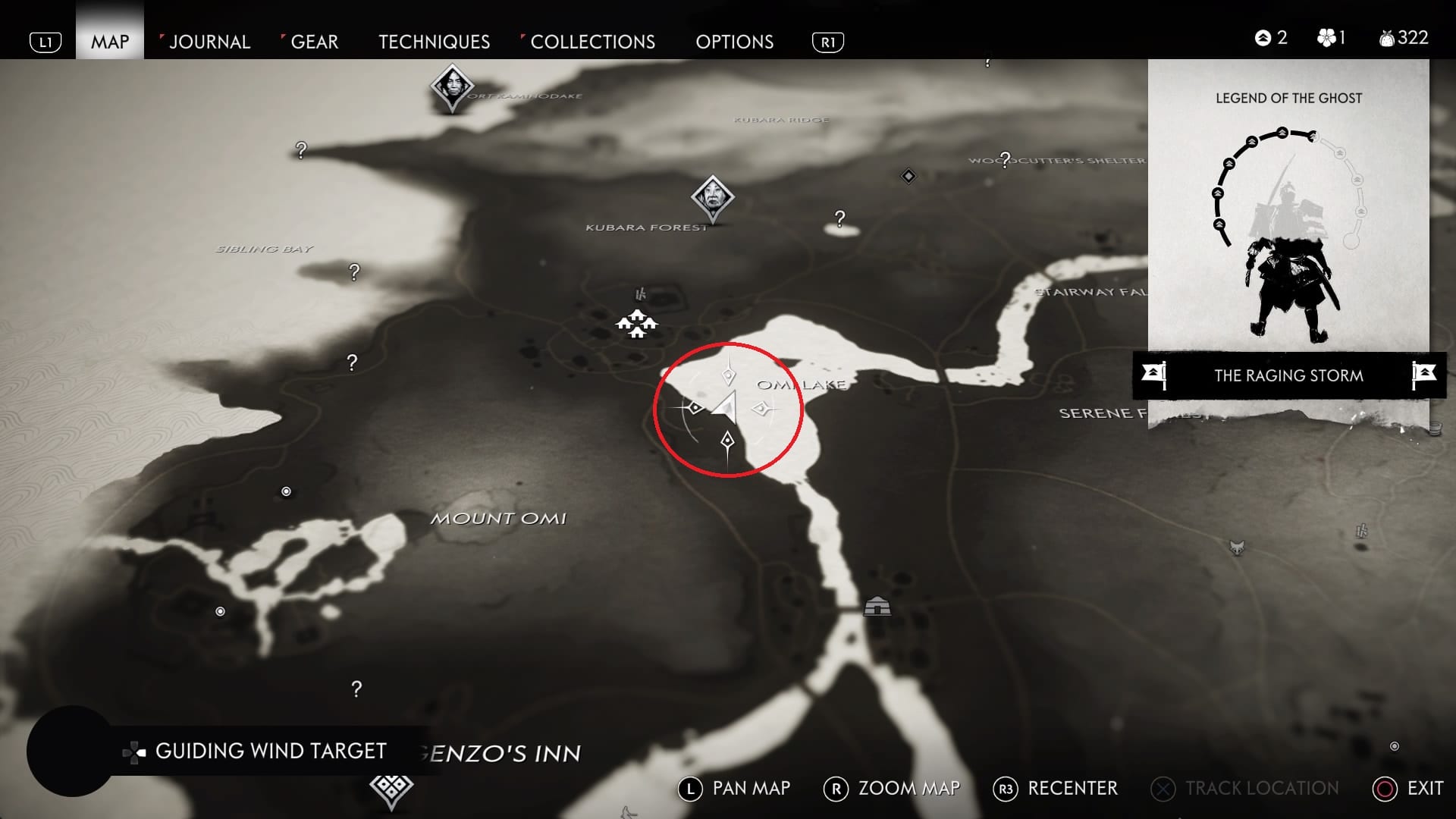
Task: Open the Options tab
Action: 734,42
